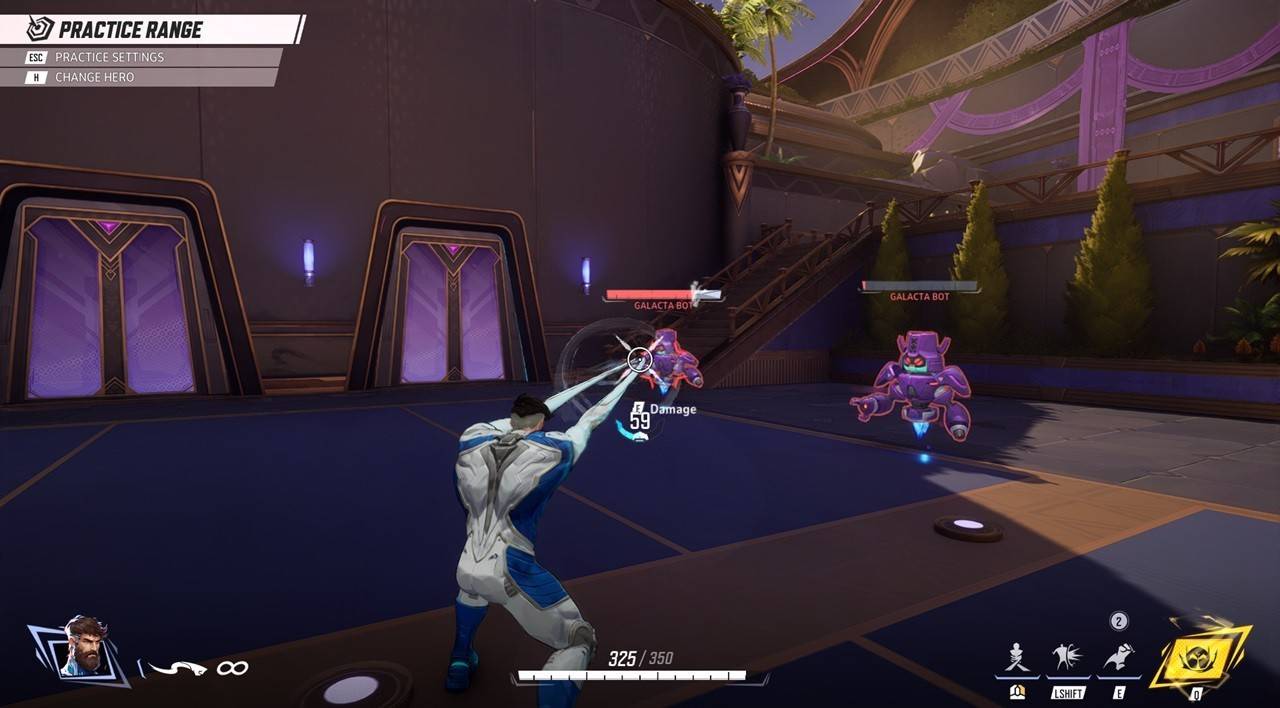Select the stretchy punch weapon icon
1280x708 pixels.
pos(177,667)
